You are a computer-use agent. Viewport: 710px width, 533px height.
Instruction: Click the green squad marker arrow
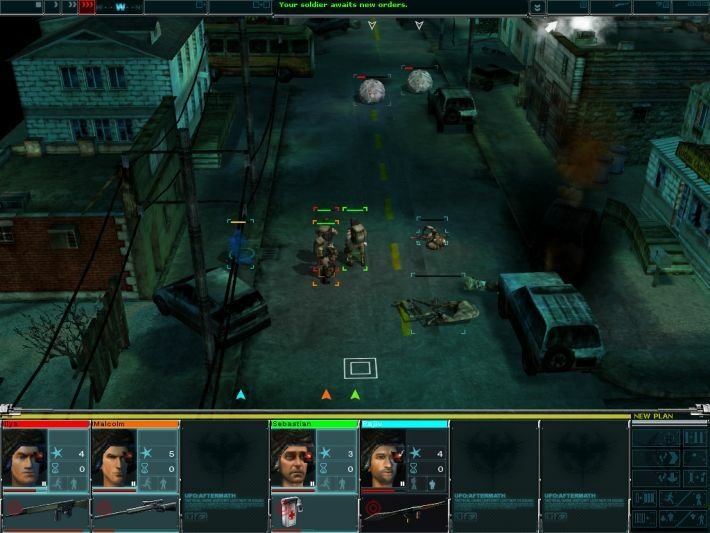355,395
